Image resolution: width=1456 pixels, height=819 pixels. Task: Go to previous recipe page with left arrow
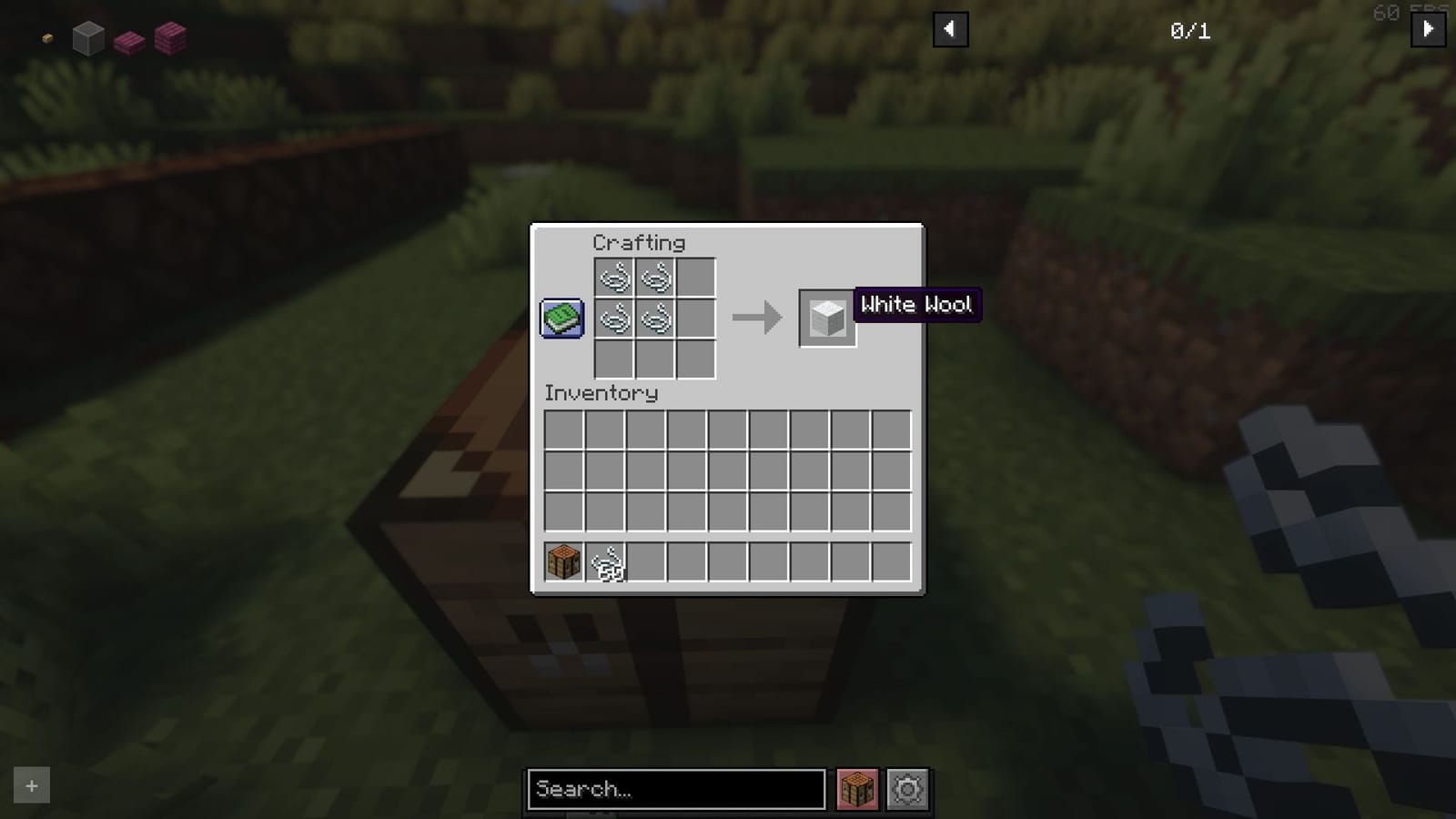point(949,28)
